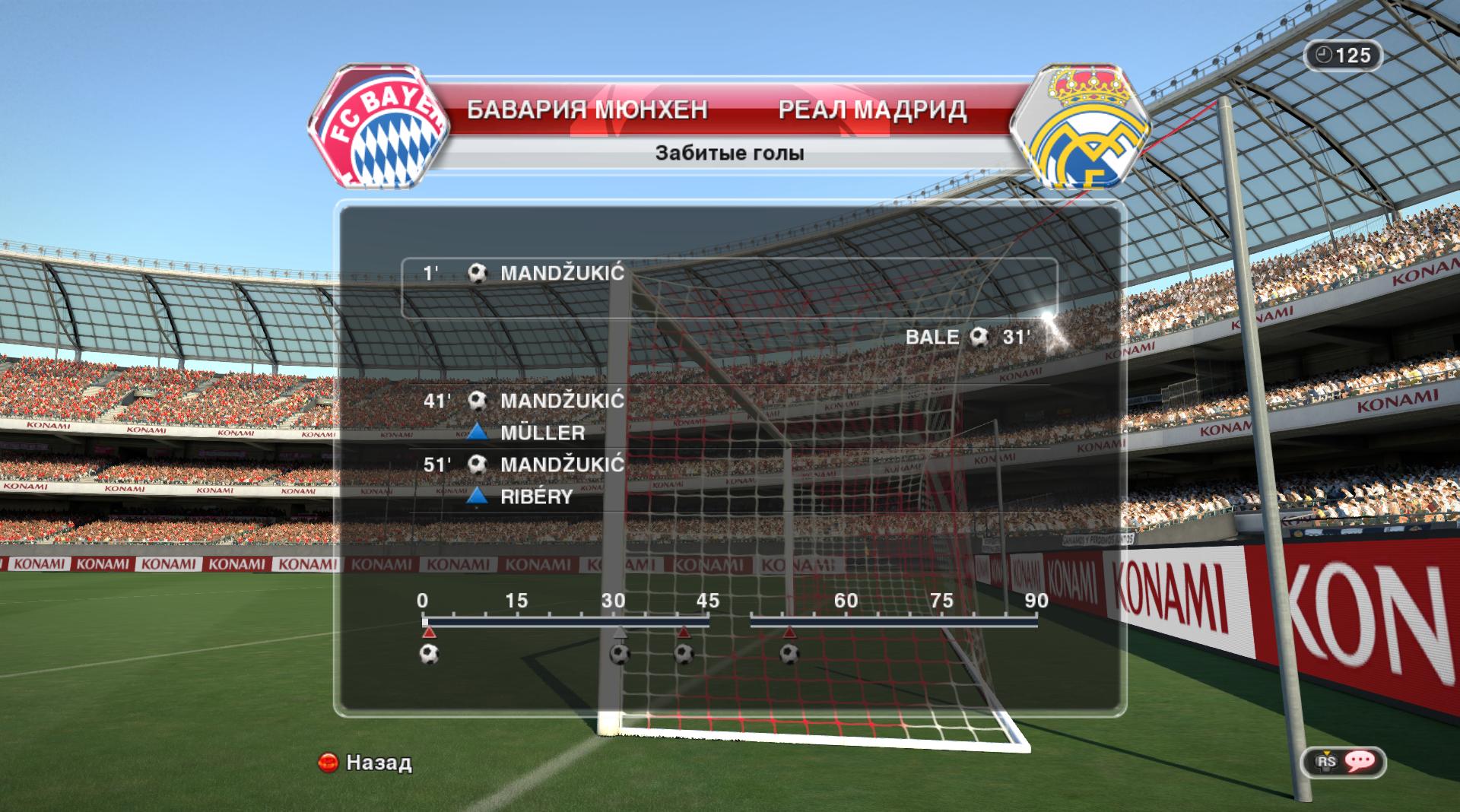This screenshot has width=1460, height=812.
Task: Open the chat speech bubble icon
Action: [1358, 761]
